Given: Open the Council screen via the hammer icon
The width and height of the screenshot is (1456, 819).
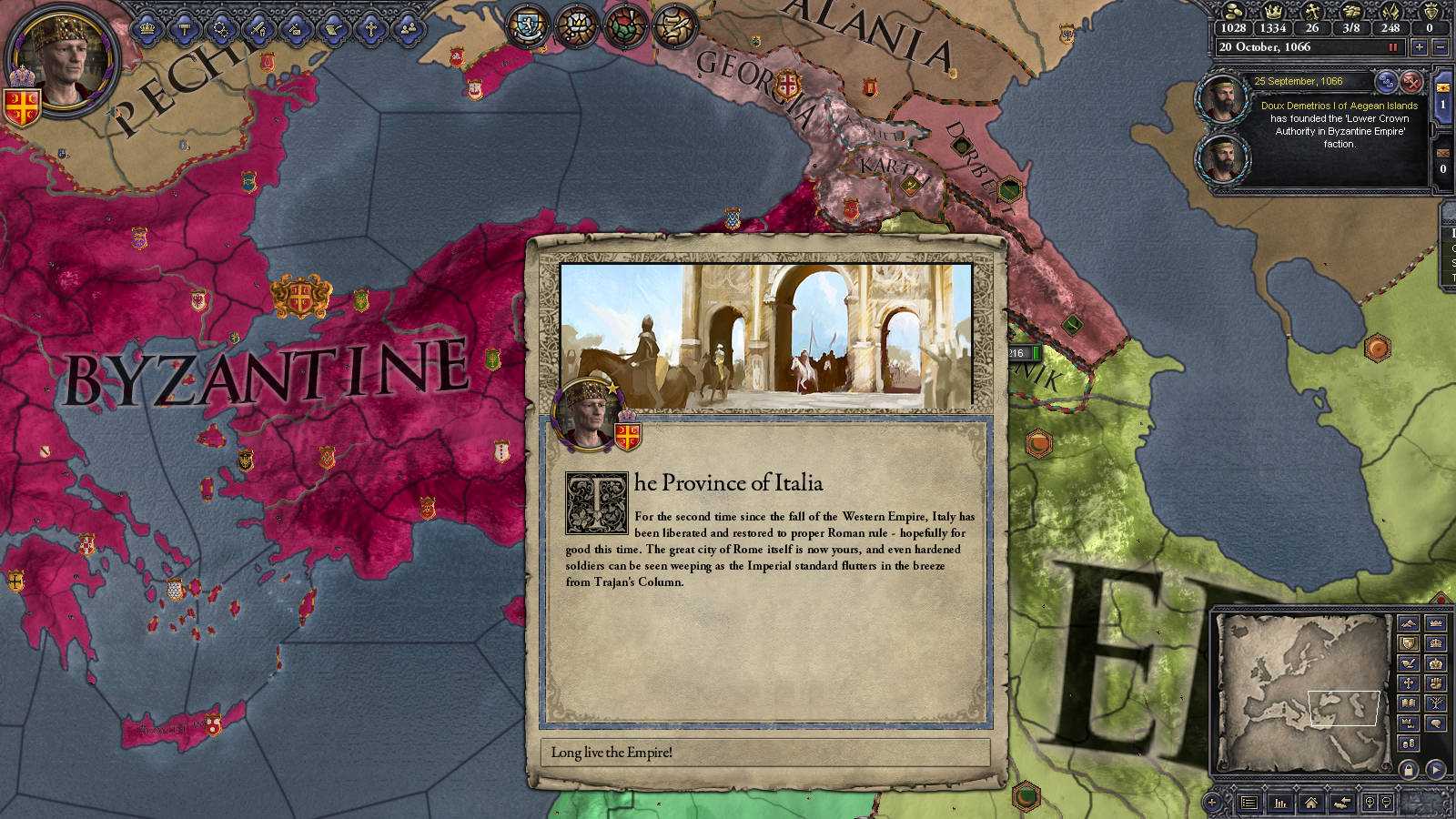Looking at the screenshot, I should click(184, 29).
